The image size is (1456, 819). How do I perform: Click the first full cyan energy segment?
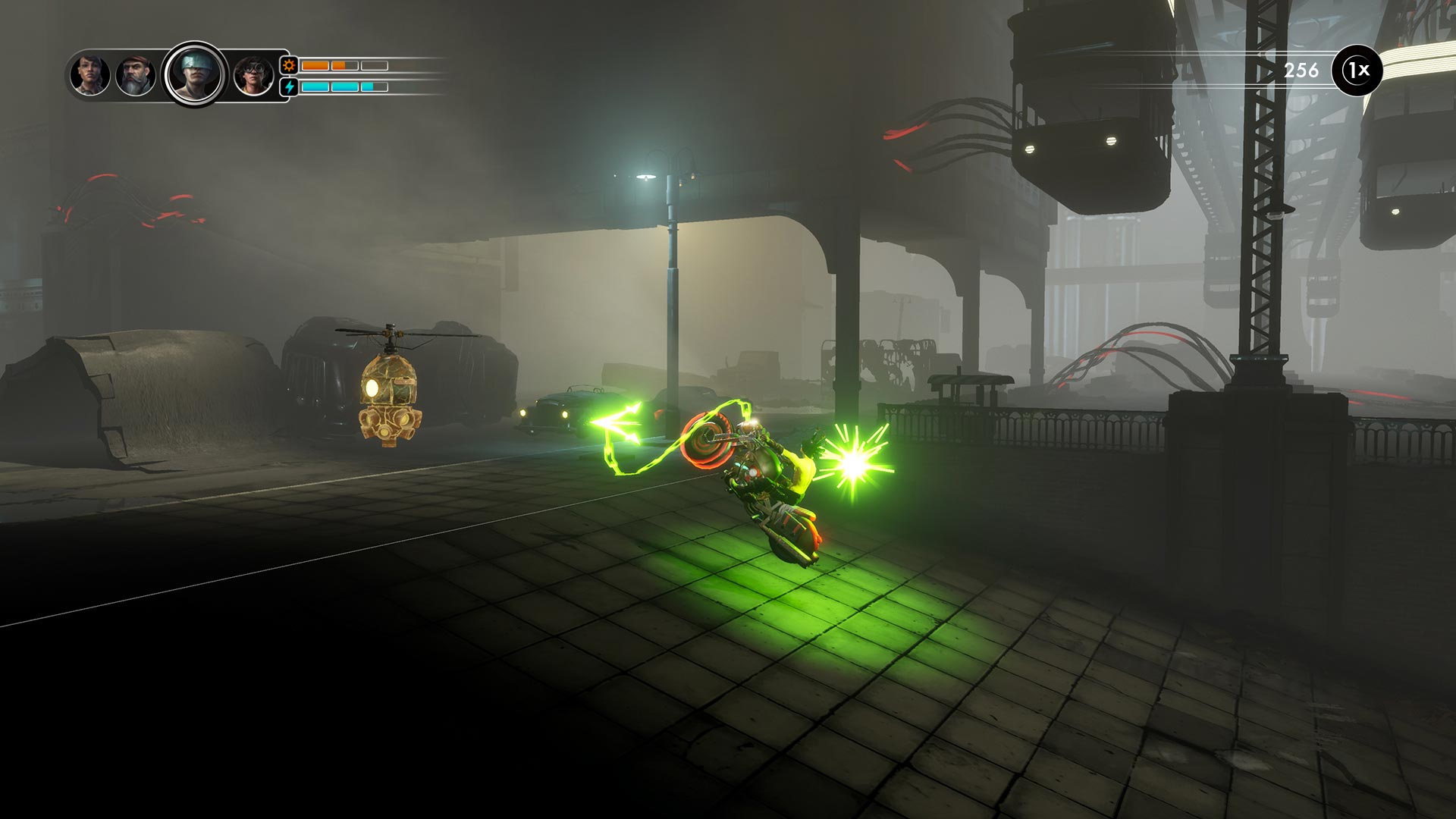tap(315, 86)
